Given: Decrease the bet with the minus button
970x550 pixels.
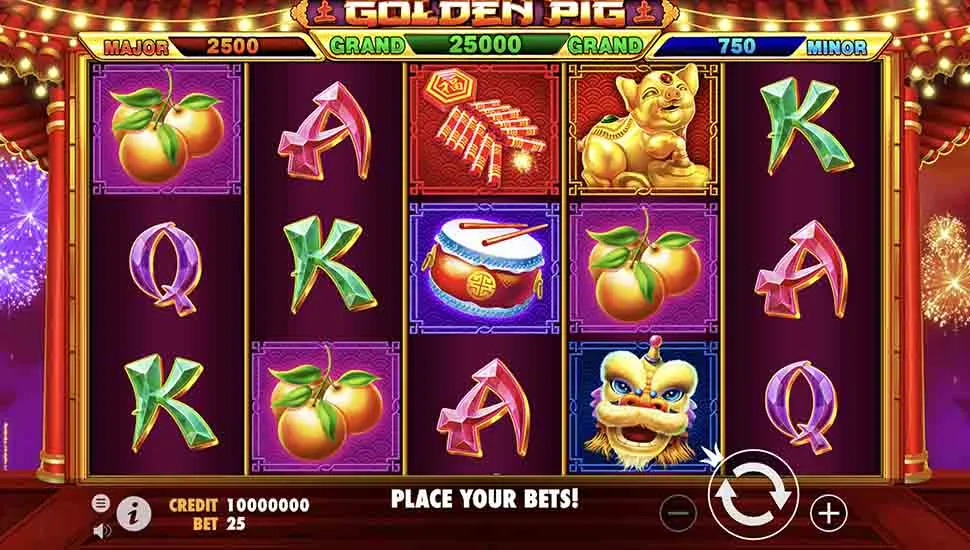Looking at the screenshot, I should click(x=679, y=513).
